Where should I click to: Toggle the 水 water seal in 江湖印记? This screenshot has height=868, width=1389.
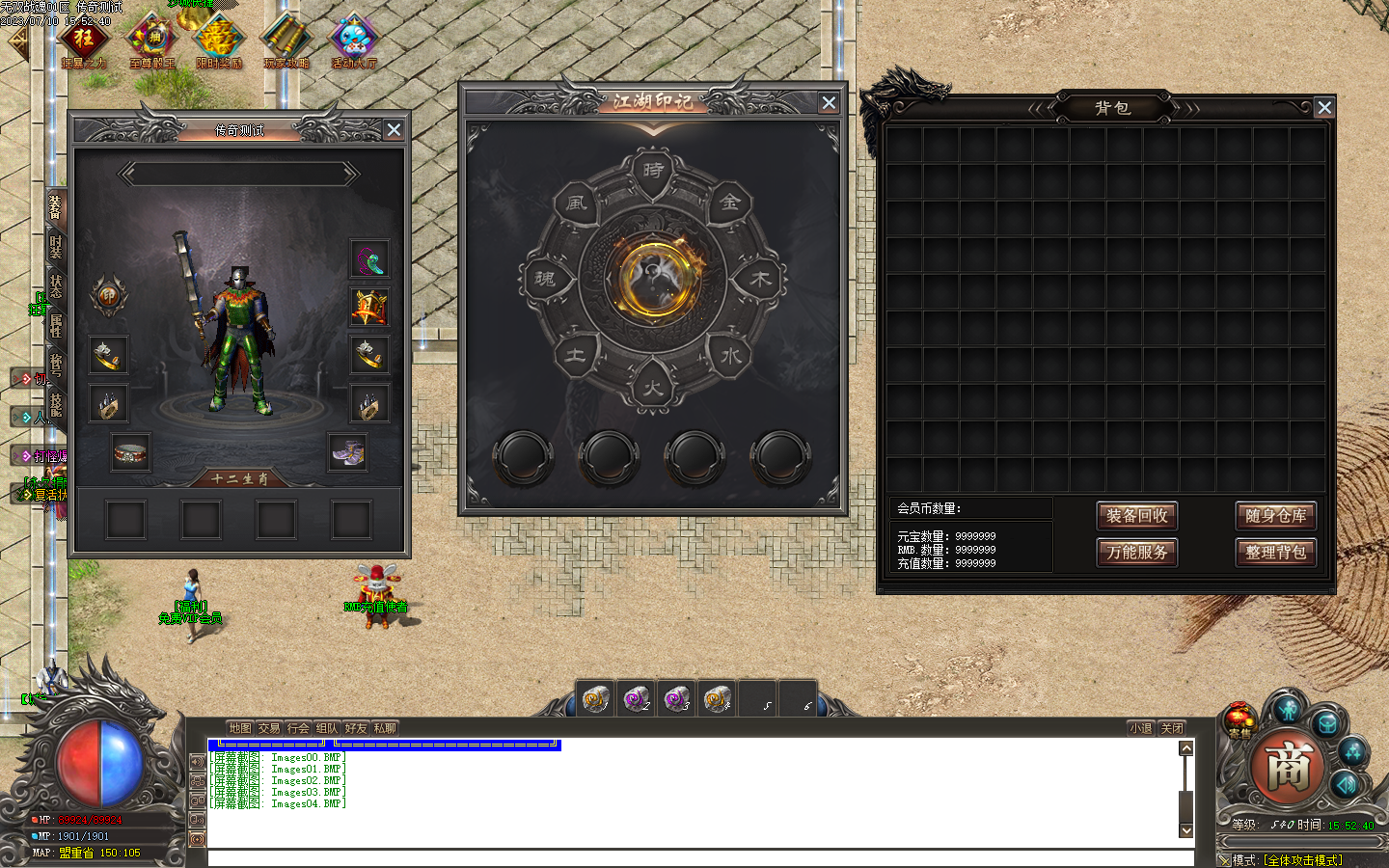coord(730,355)
